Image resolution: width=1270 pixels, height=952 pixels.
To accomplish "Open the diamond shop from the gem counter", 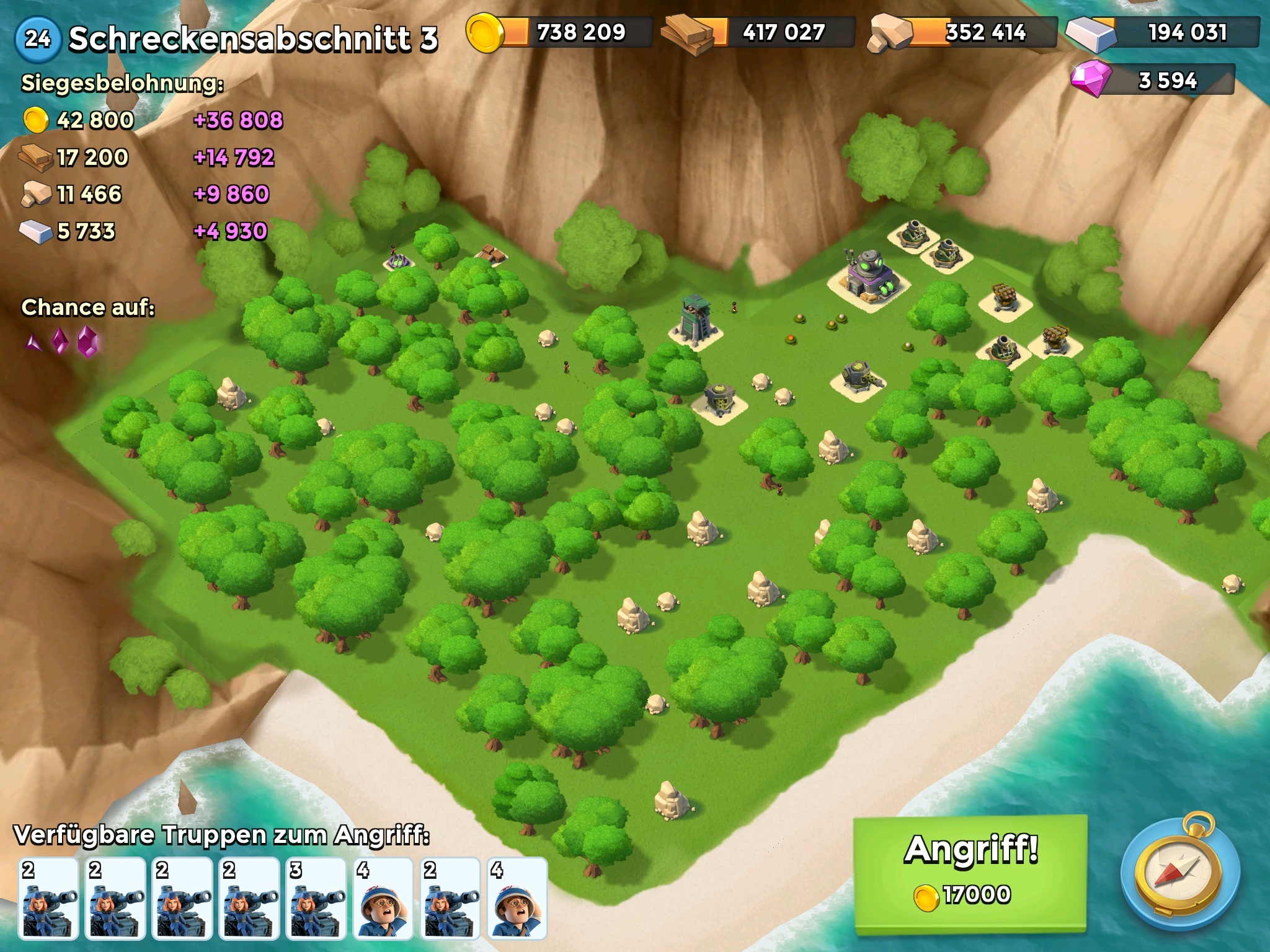I will [1153, 80].
